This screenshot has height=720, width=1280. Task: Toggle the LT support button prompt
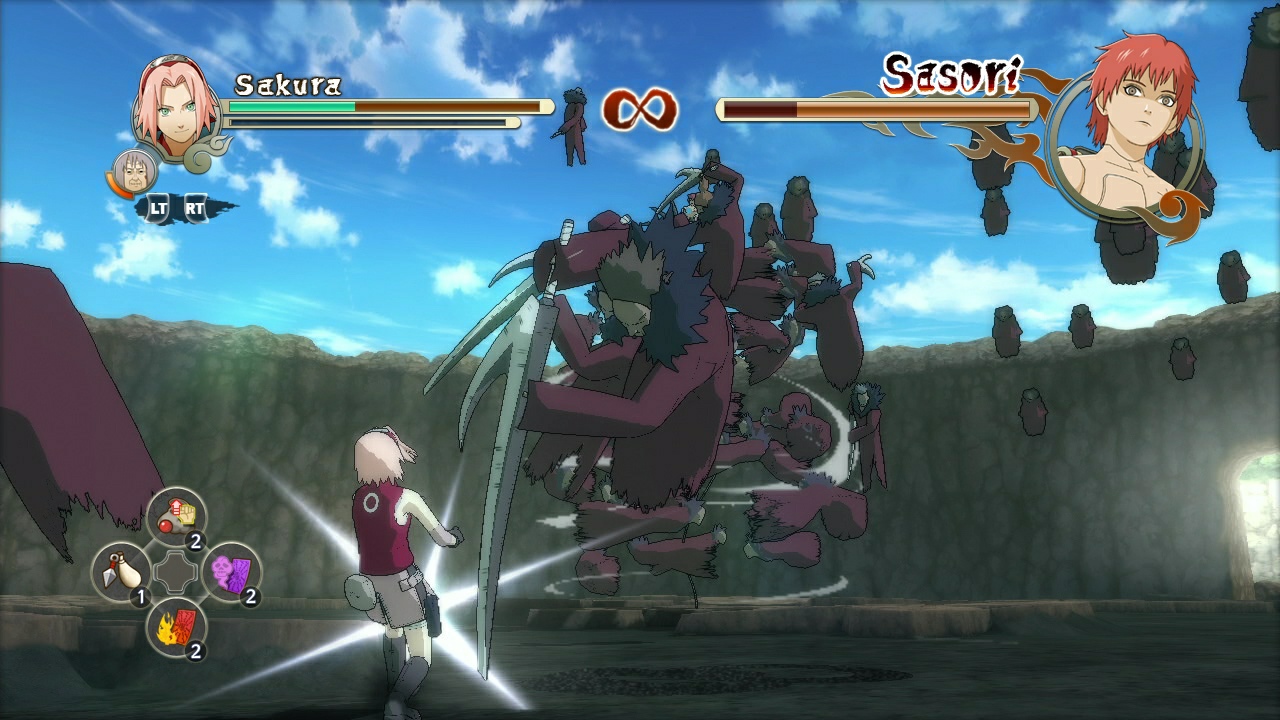[158, 209]
